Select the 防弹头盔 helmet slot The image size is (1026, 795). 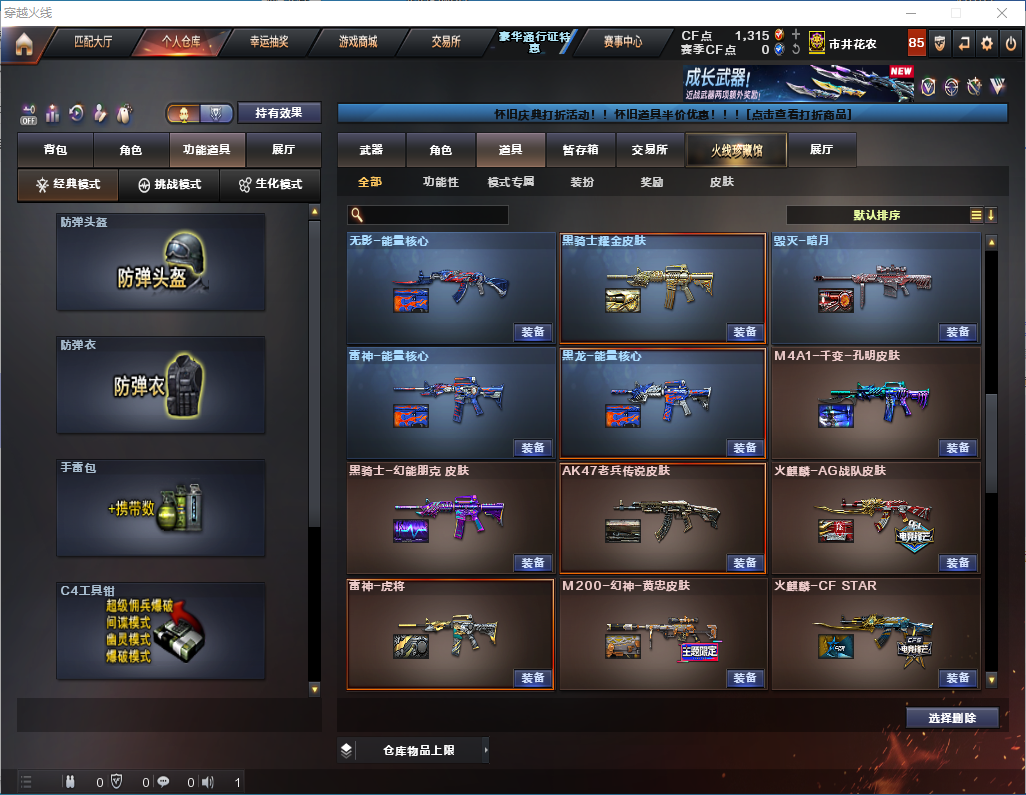[161, 262]
